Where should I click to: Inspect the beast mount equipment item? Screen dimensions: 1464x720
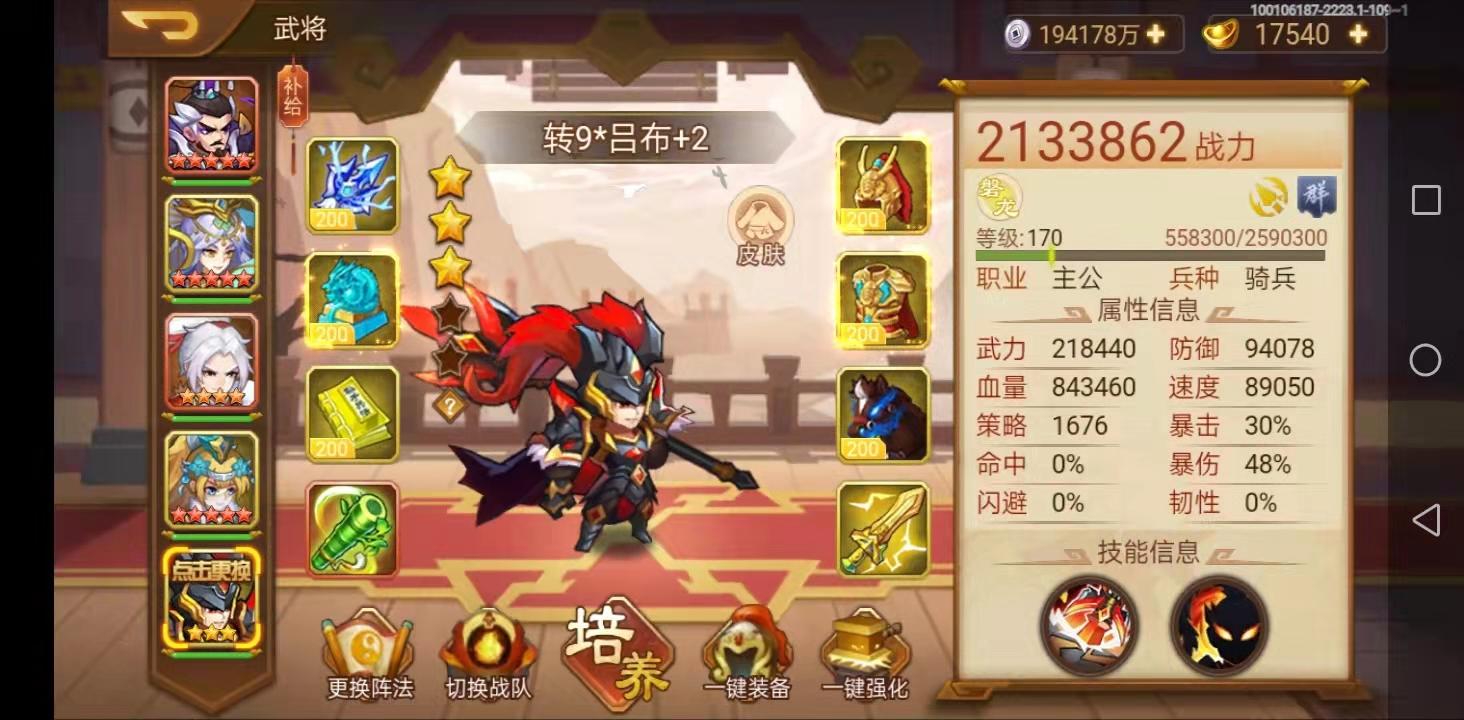pyautogui.click(x=882, y=413)
